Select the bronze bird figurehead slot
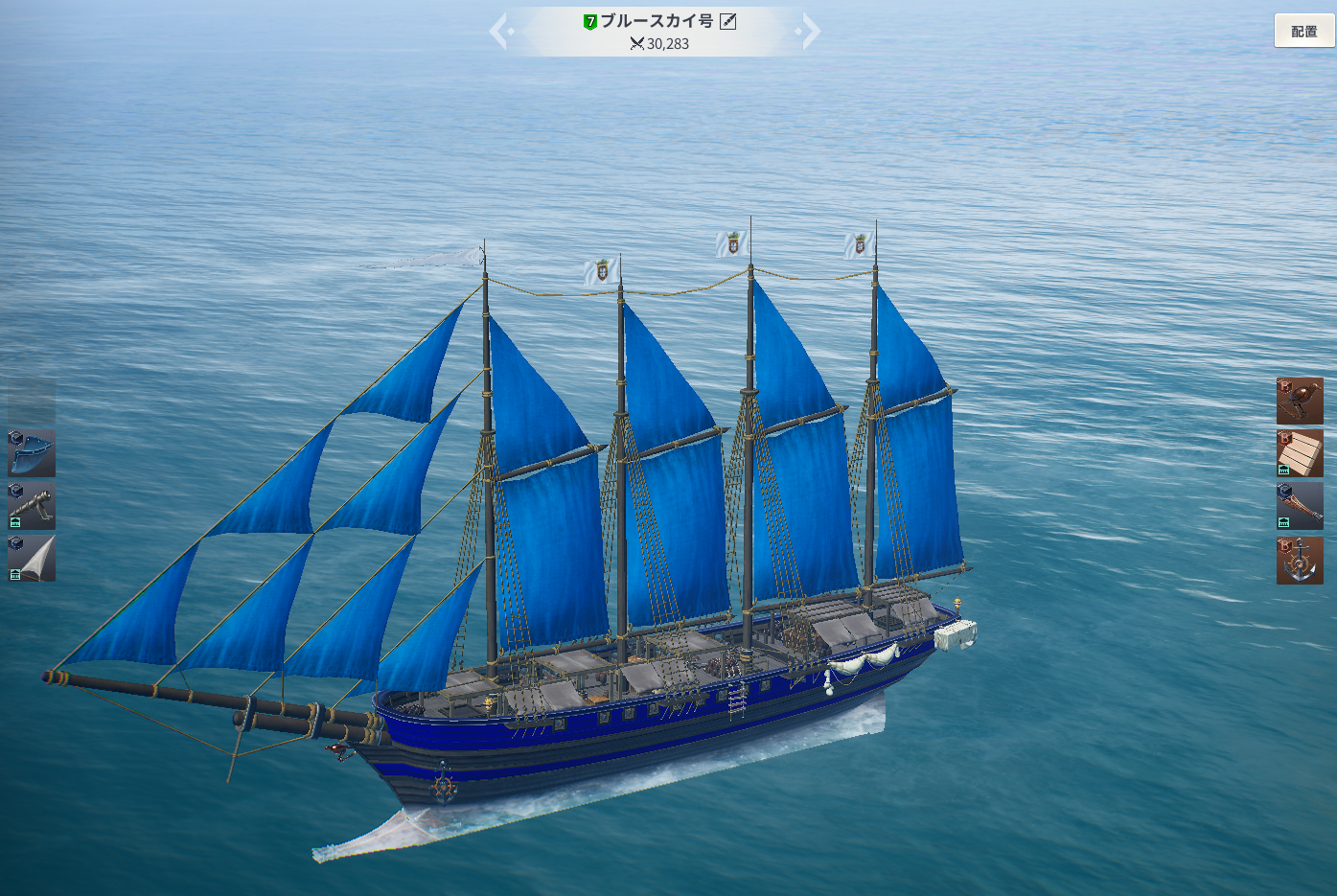This screenshot has height=896, width=1337. coord(1300,401)
